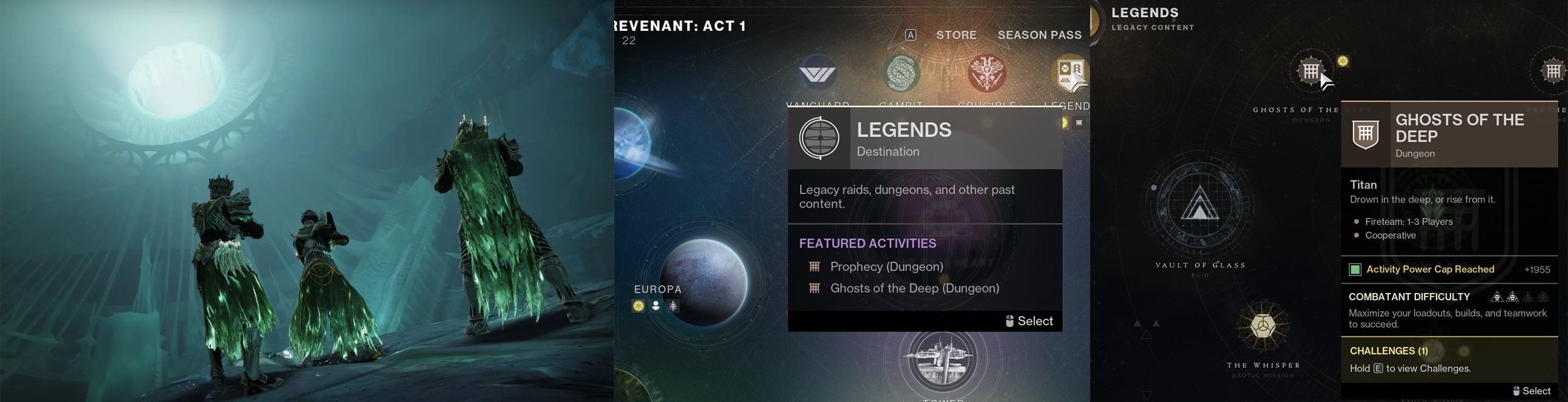Select The Whisper exotic mission node

(1263, 325)
